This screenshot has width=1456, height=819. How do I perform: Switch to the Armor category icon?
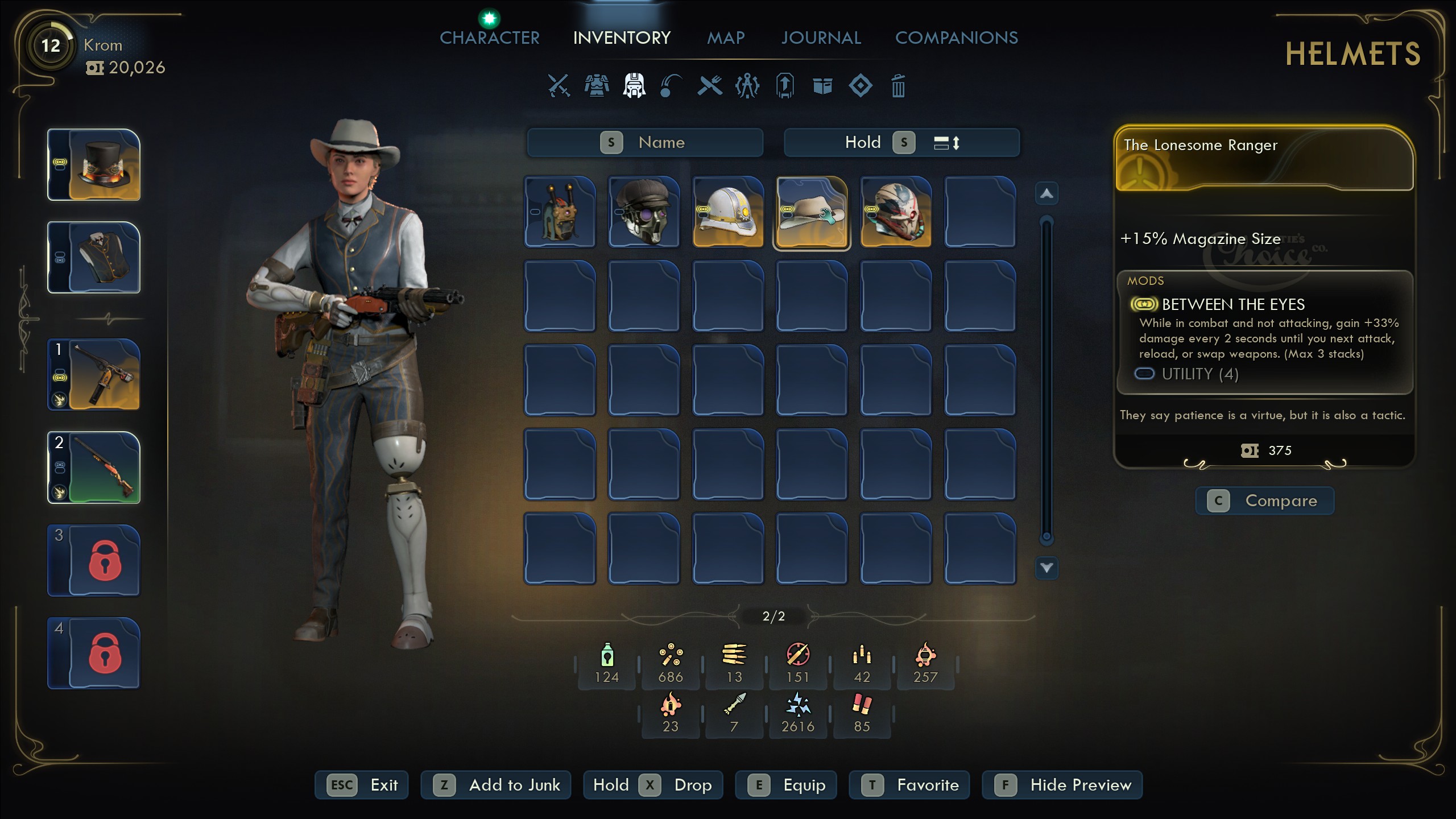tap(595, 86)
